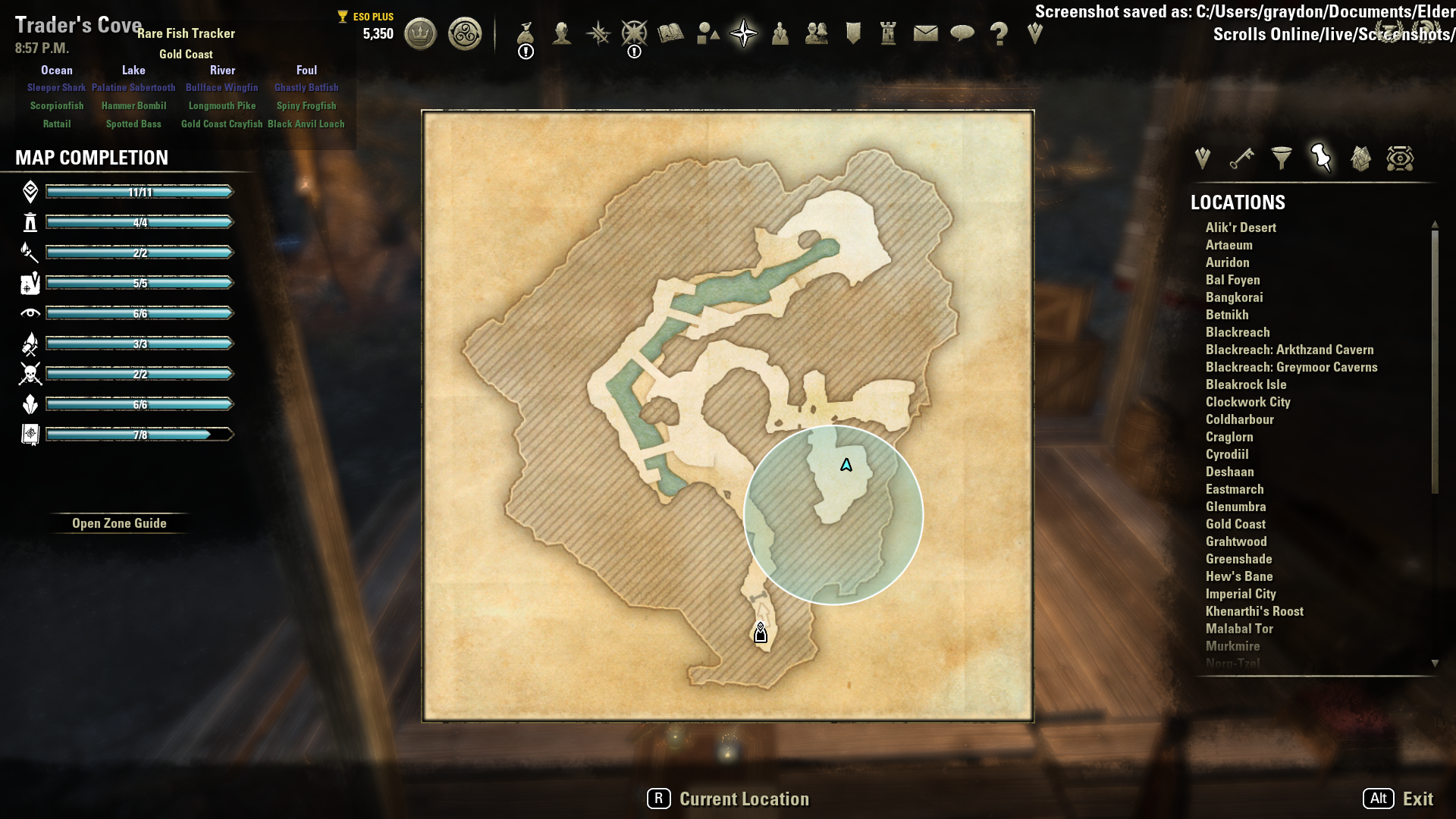Select Alik'r Desert location
Screen dimensions: 1456x819
click(x=1241, y=227)
